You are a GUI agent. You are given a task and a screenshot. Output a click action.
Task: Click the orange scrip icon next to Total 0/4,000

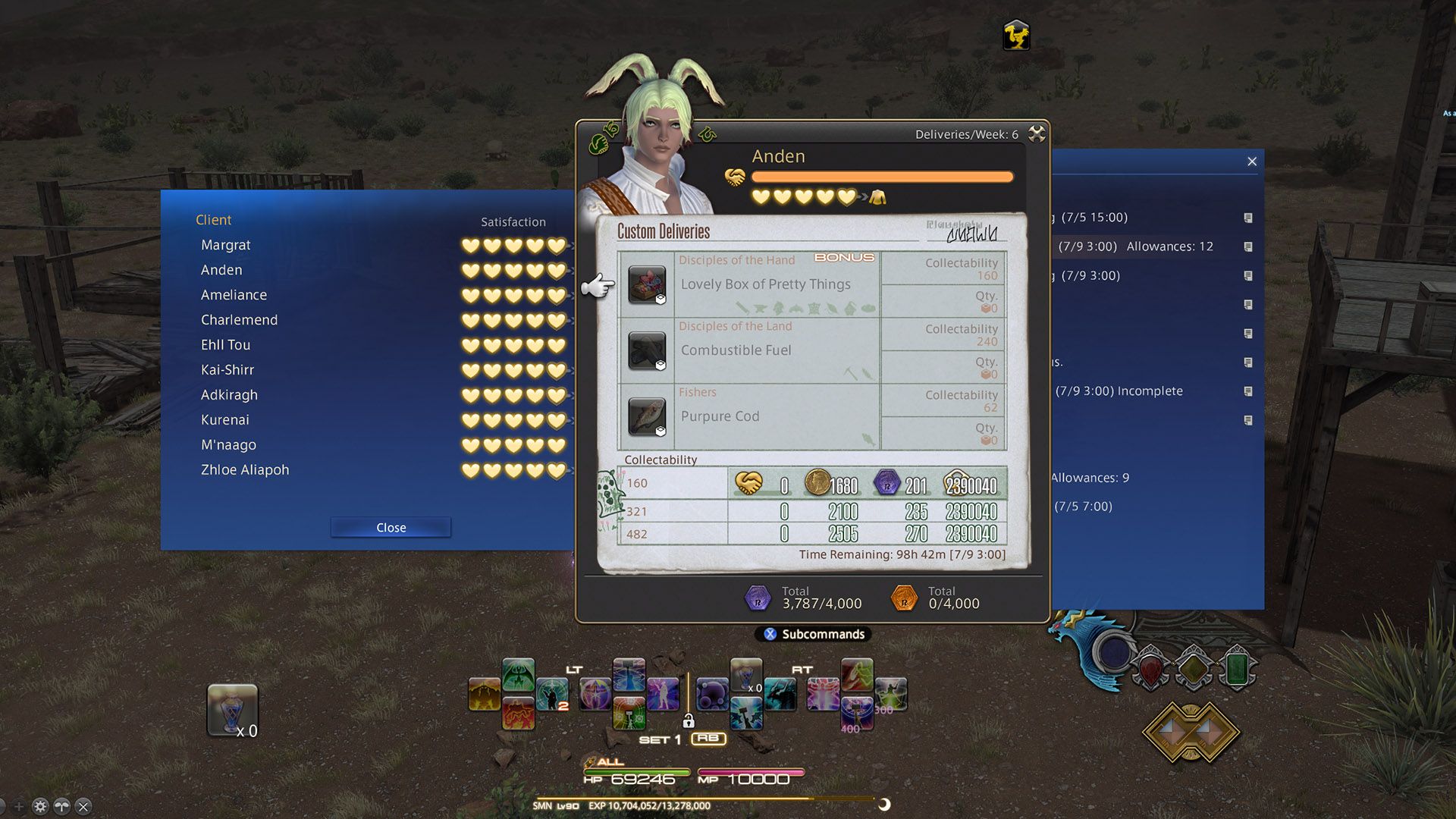click(905, 598)
